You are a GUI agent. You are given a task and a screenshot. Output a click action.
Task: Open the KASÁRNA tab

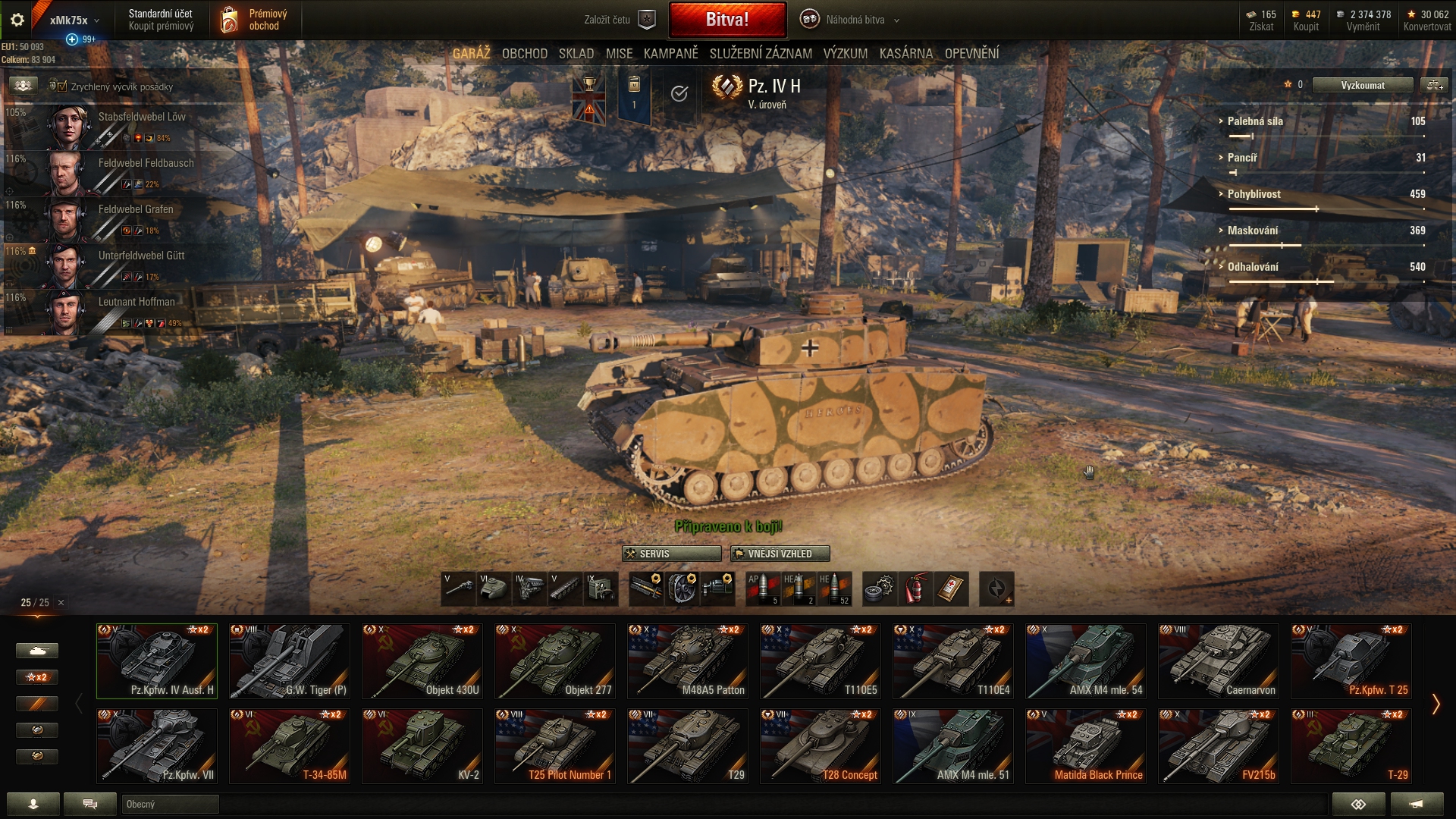click(x=905, y=54)
